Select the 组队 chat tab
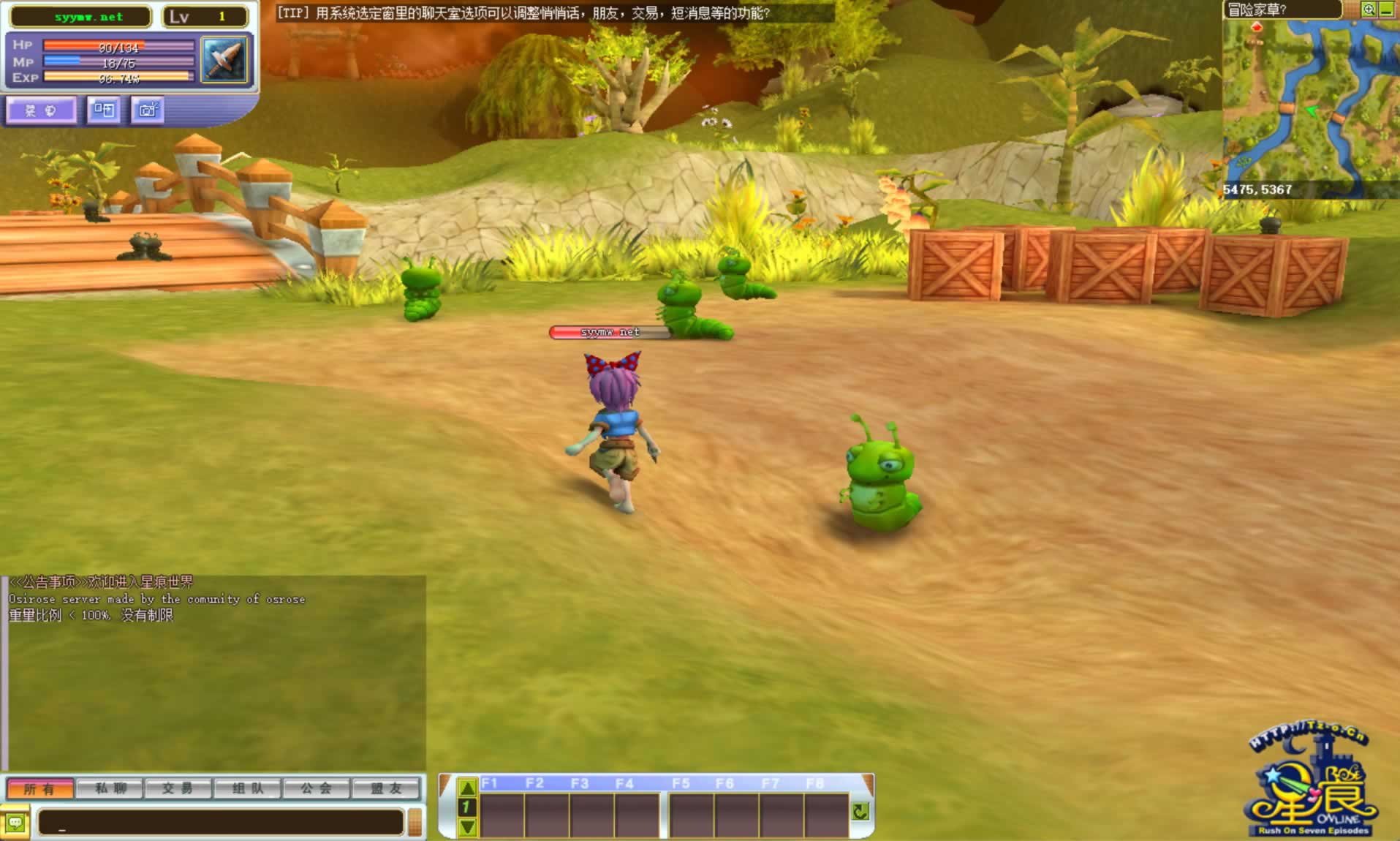The width and height of the screenshot is (1400, 841). [x=247, y=789]
